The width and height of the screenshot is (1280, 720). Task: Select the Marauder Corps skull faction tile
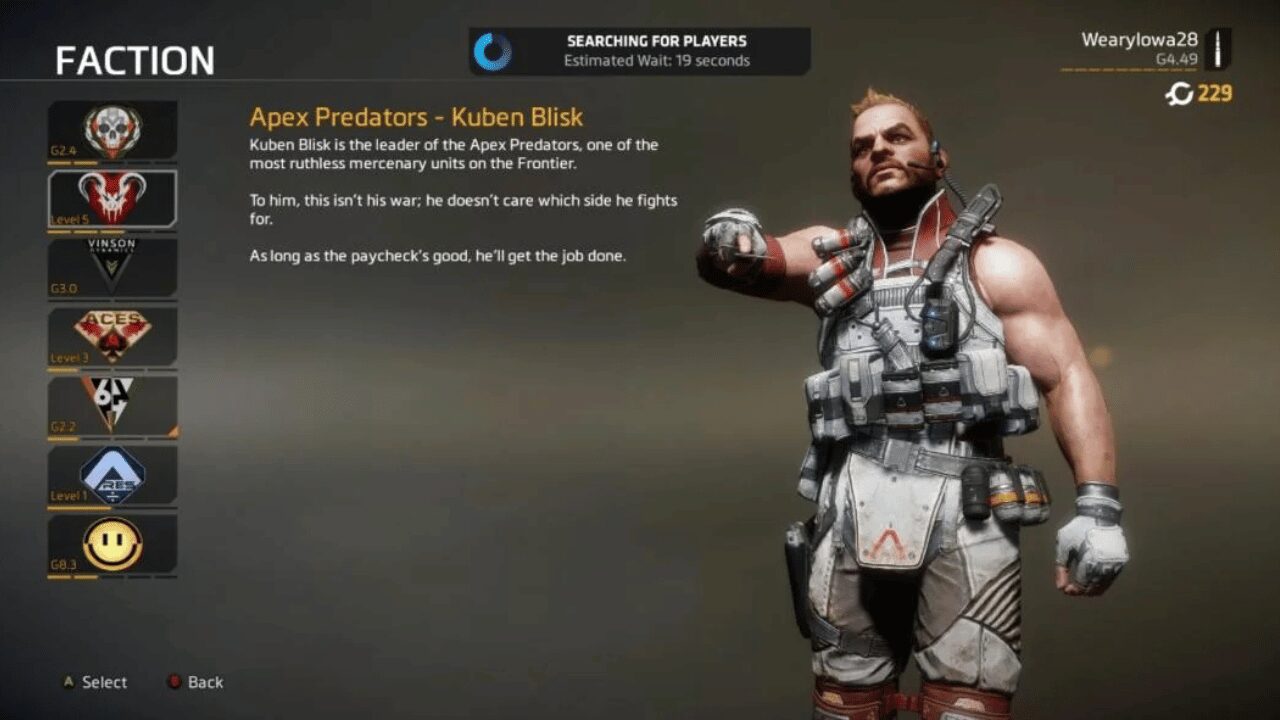coord(112,131)
